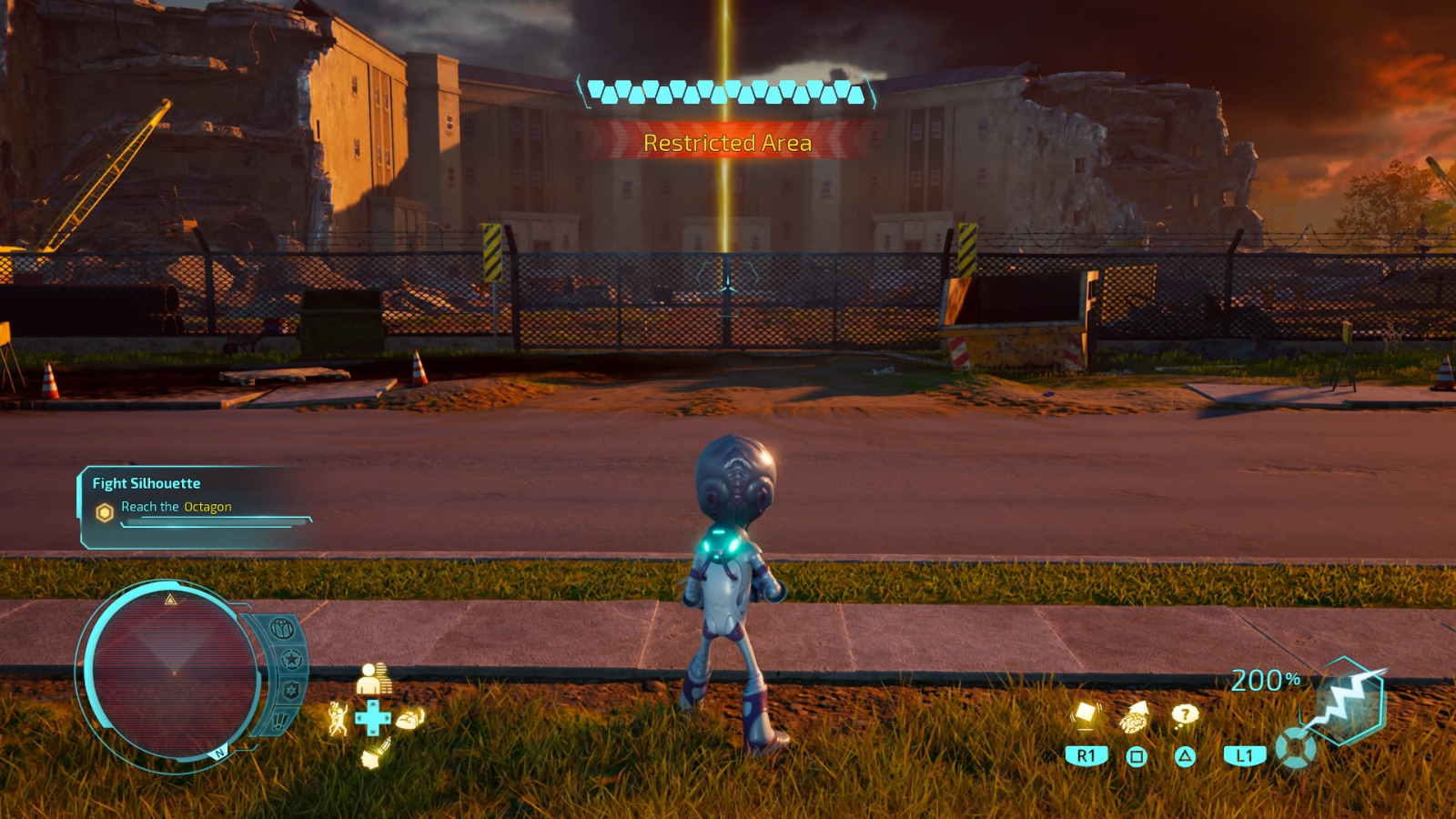The width and height of the screenshot is (1456, 819).
Task: Select the hypnotize fist icon right of the D-pad
Action: coord(410,720)
